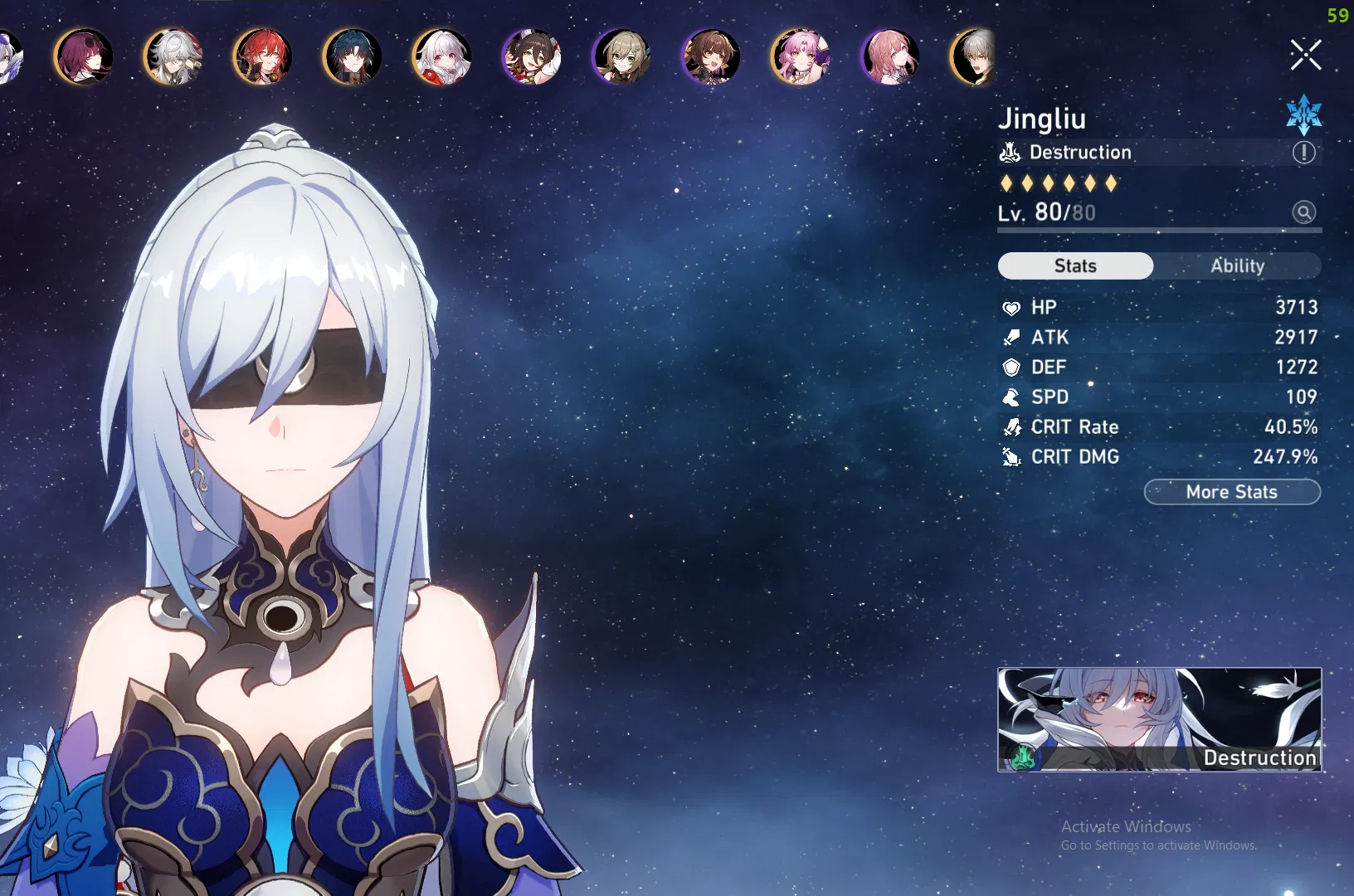Click the ATK sword icon
This screenshot has width=1354, height=896.
(1012, 338)
